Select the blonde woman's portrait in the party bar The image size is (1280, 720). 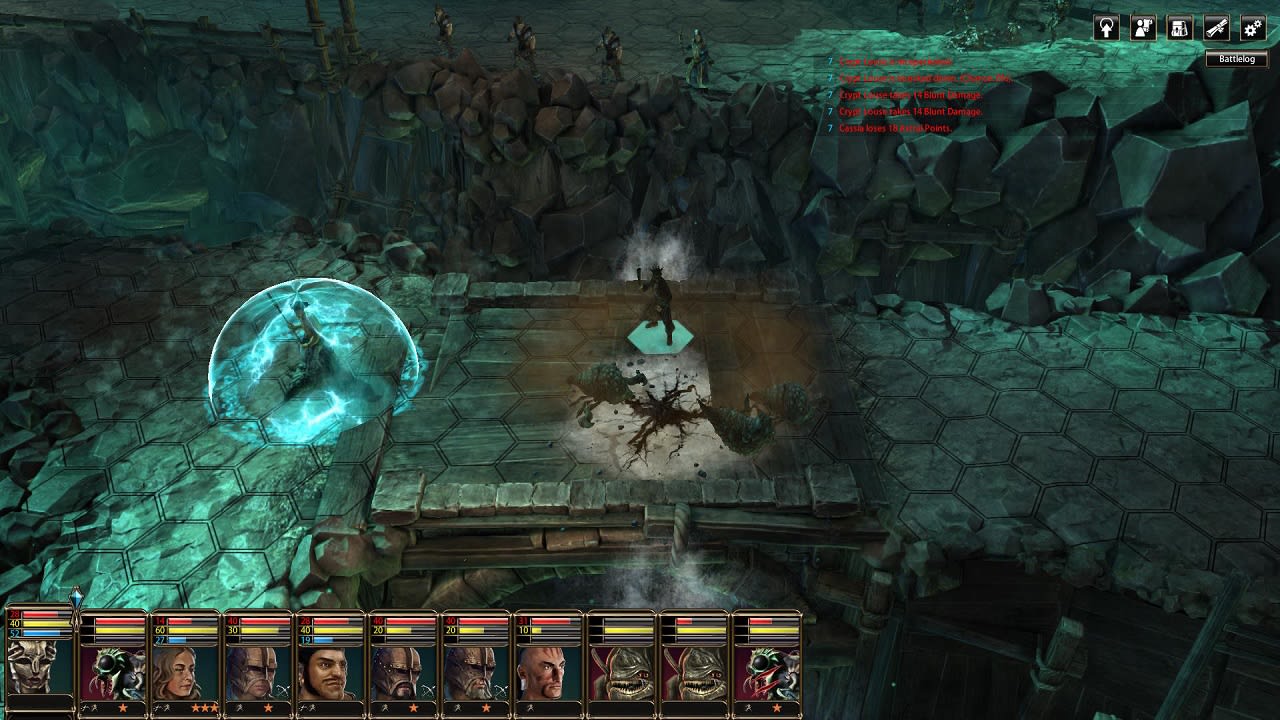click(x=183, y=672)
